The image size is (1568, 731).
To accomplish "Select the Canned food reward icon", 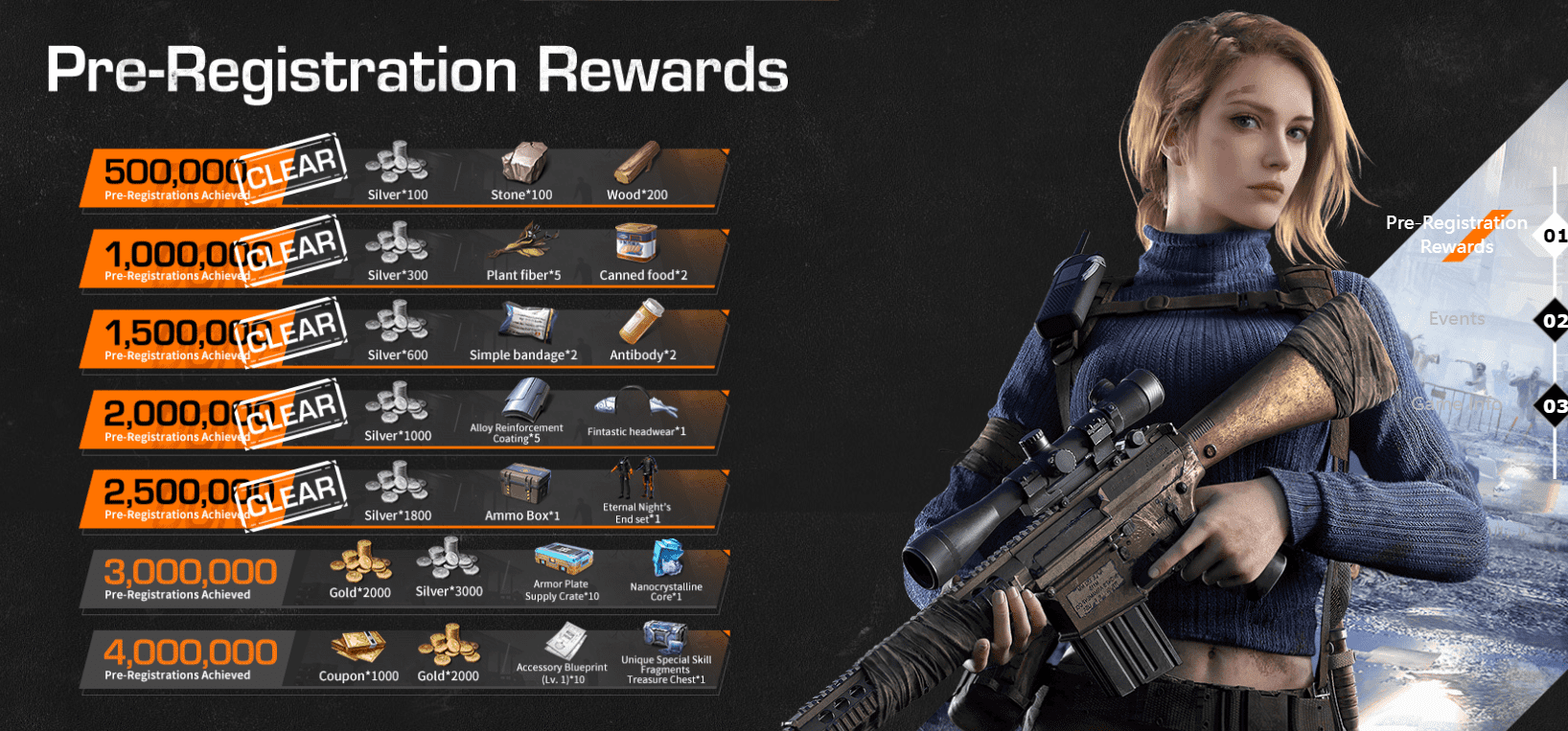I will 636,243.
